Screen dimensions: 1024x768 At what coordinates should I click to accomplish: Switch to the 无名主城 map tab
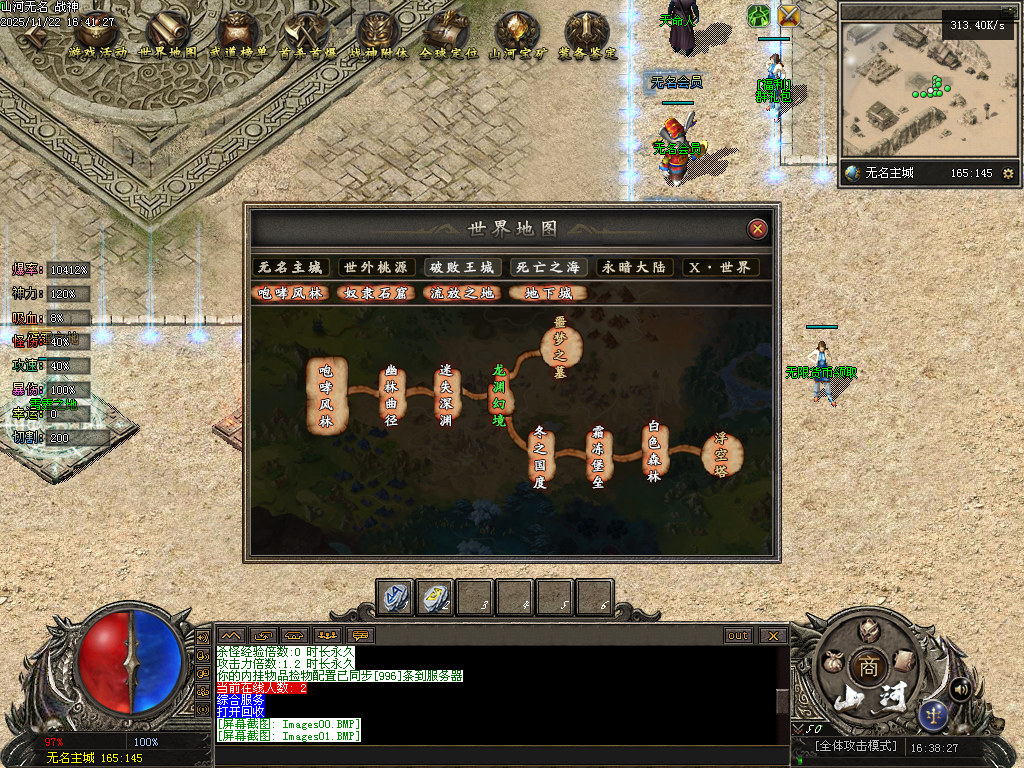[x=290, y=267]
